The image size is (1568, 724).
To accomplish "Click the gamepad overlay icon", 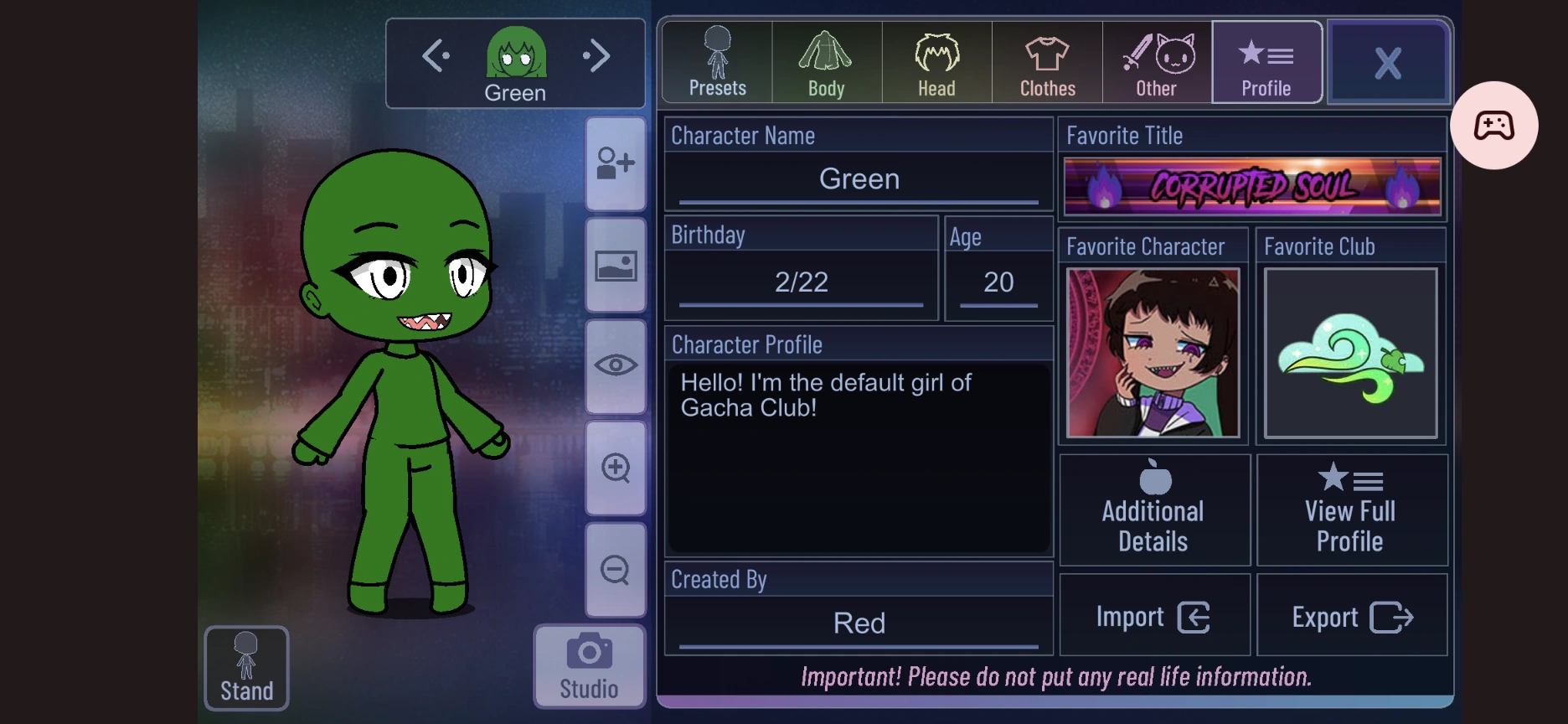I will point(1495,125).
